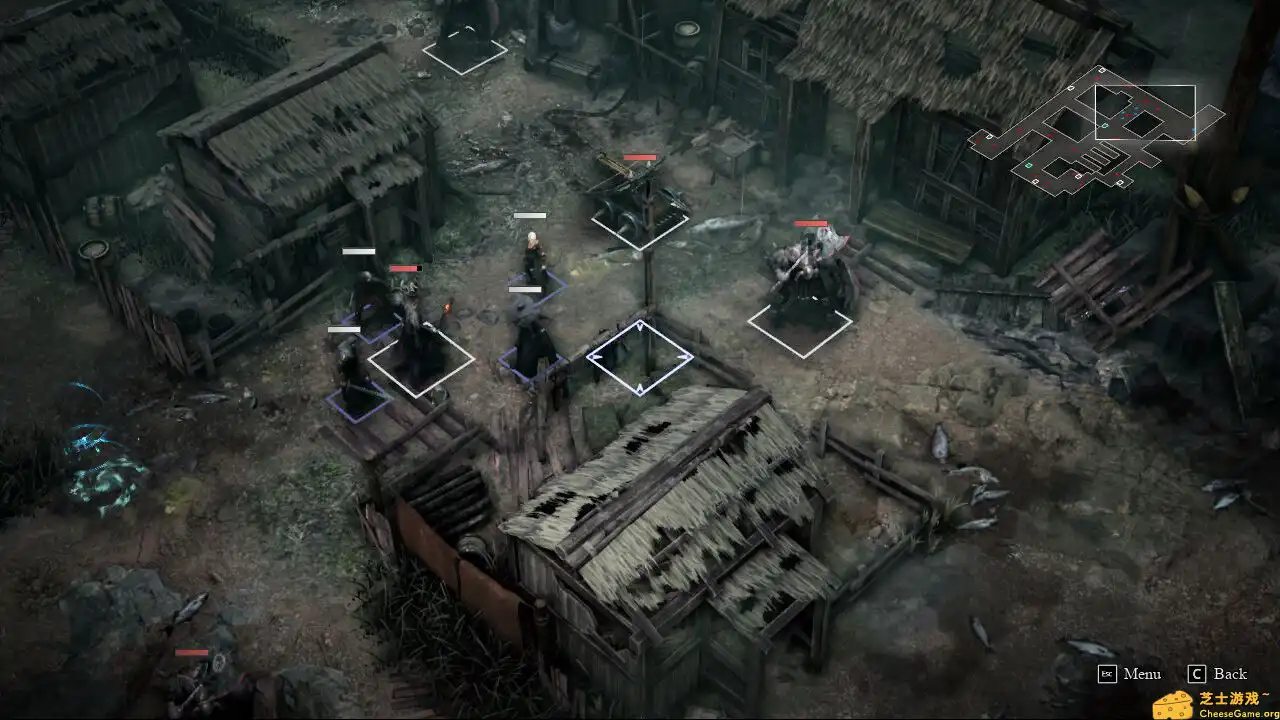Click the green objective marker on the minimap
1280x720 pixels.
click(1104, 126)
